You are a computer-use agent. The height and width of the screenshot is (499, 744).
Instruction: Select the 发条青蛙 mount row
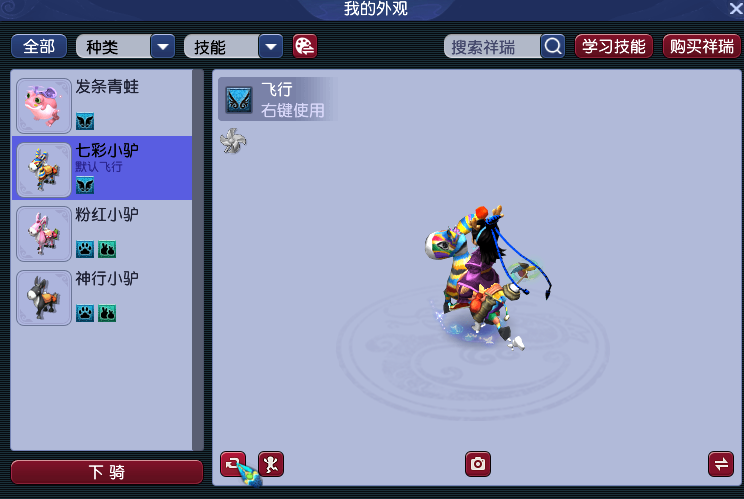105,104
